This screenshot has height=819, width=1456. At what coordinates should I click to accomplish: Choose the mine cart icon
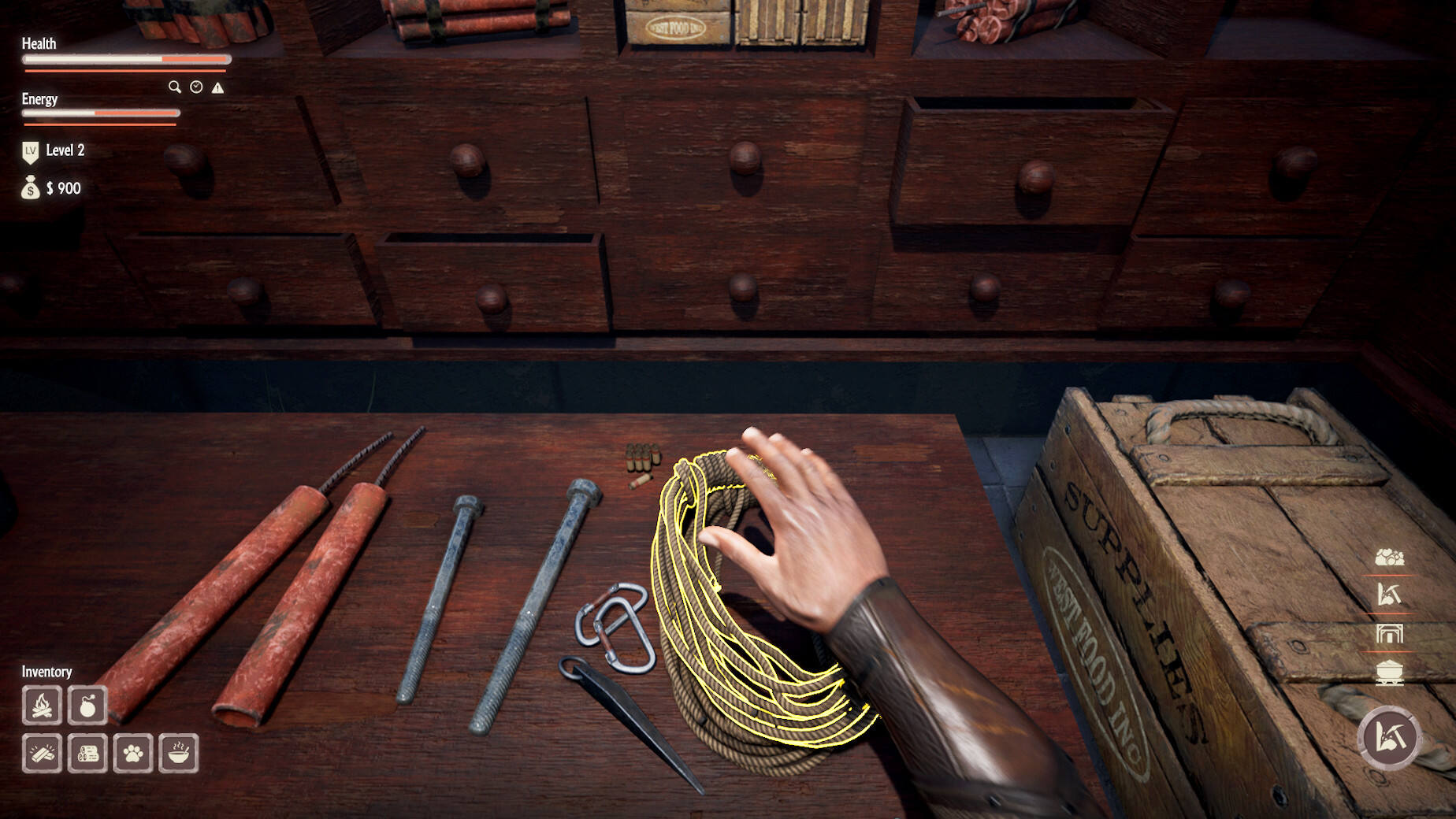pyautogui.click(x=1389, y=673)
